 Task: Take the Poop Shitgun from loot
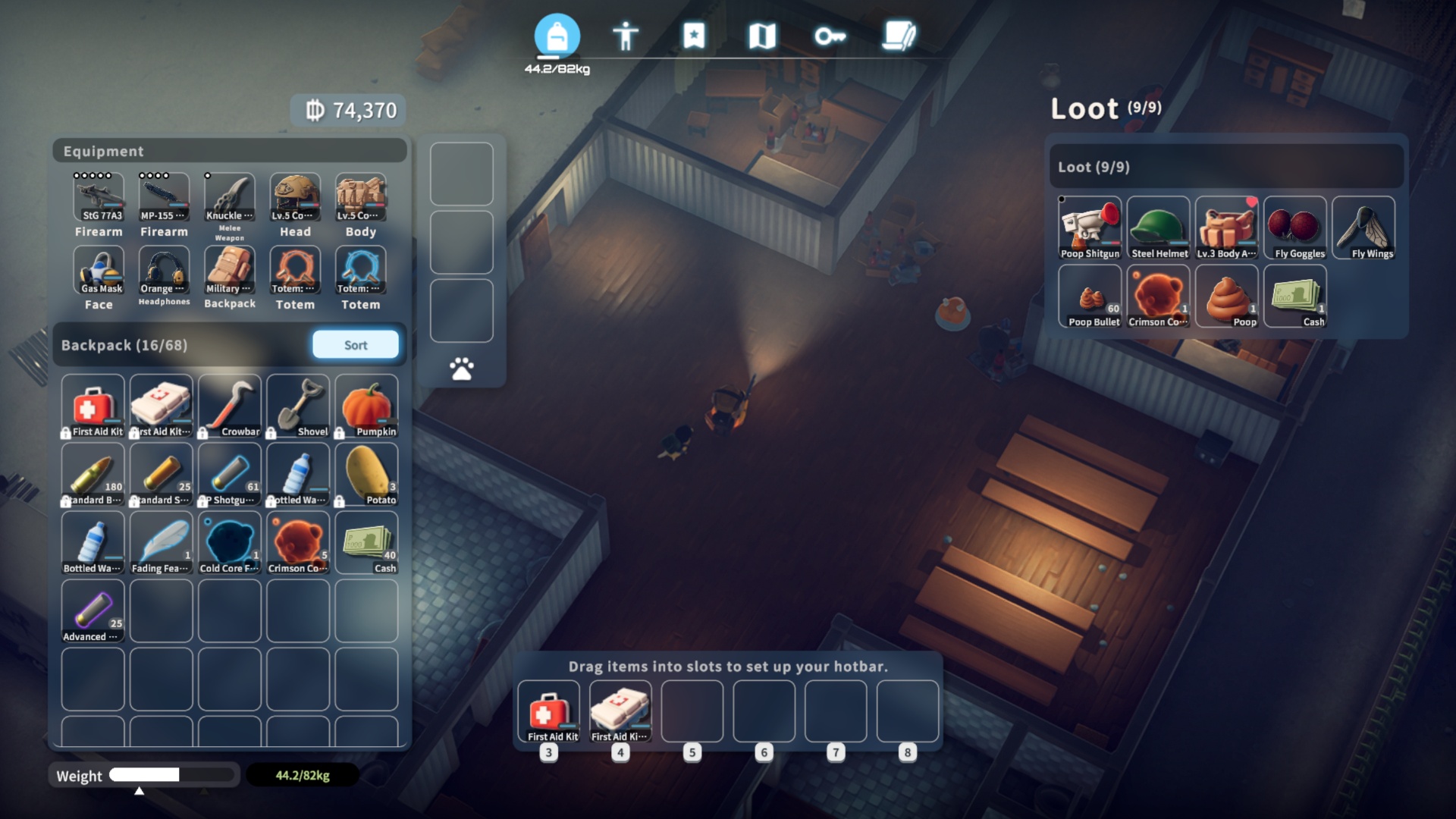click(x=1090, y=227)
